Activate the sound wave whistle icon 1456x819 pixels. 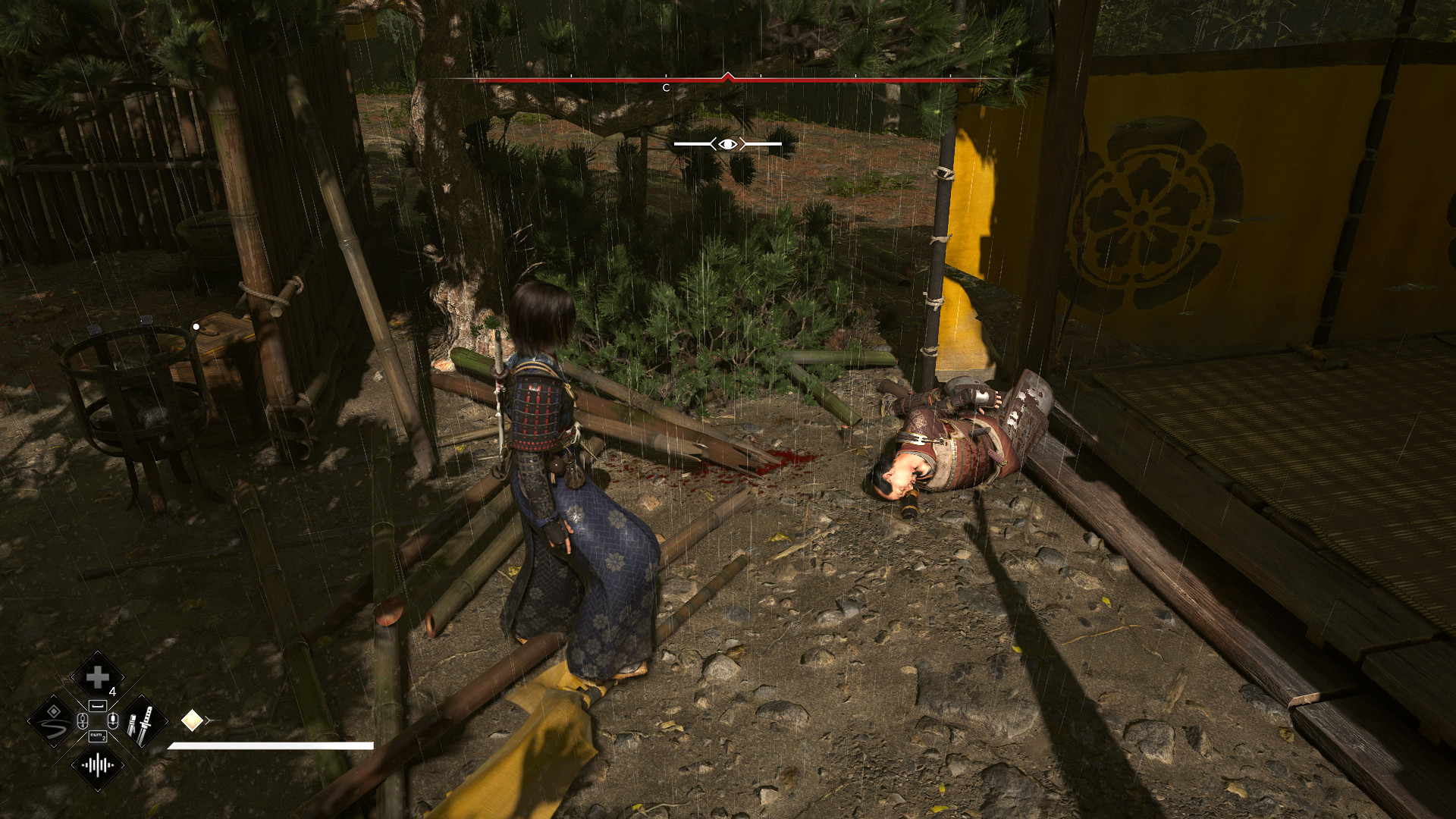pyautogui.click(x=97, y=765)
